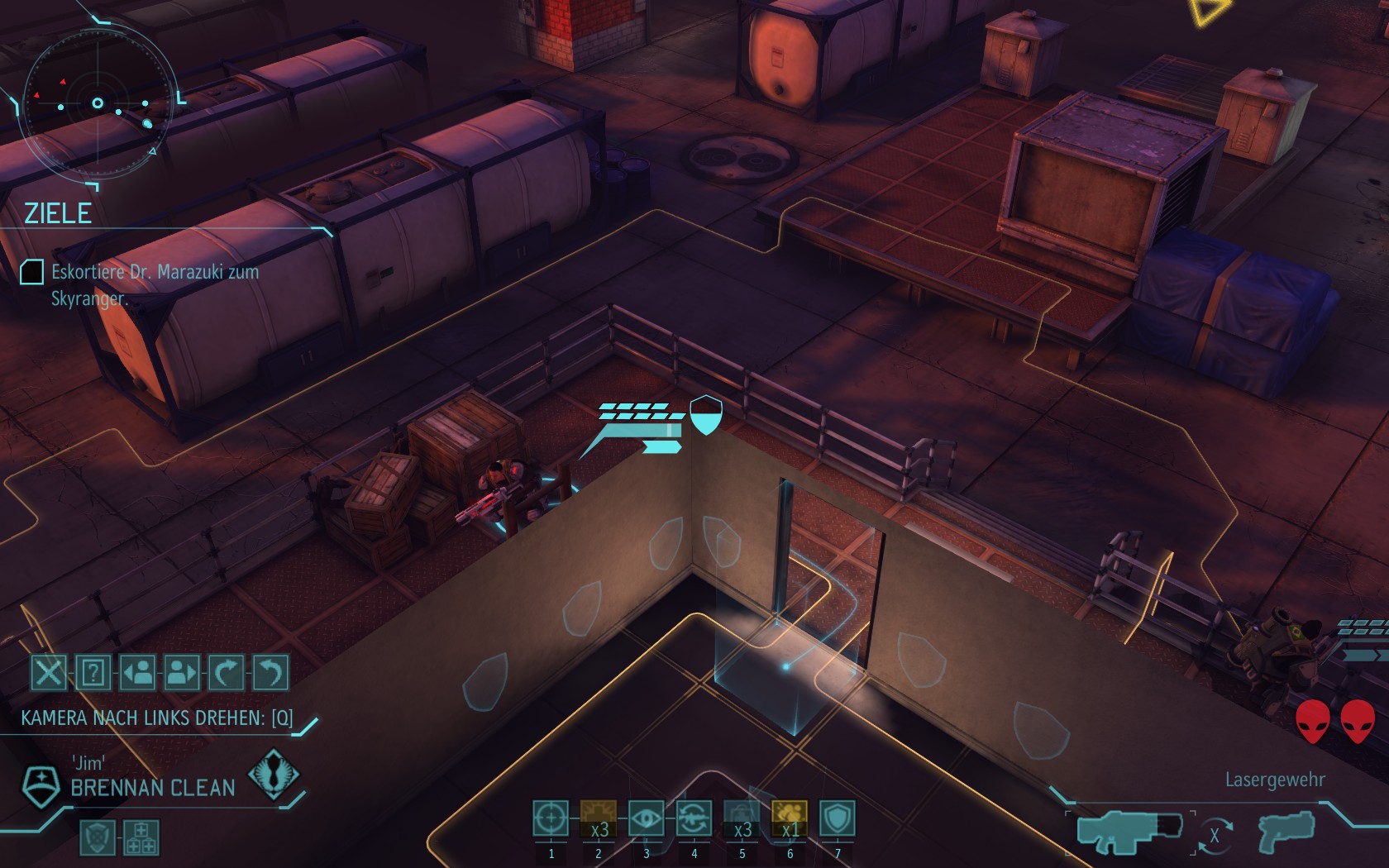
Task: Use the medikit ability with x3 charges
Action: [x=742, y=819]
